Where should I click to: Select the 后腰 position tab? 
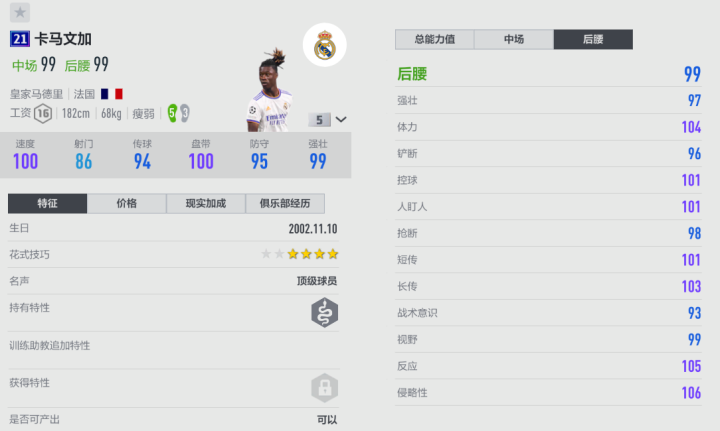(x=592, y=39)
